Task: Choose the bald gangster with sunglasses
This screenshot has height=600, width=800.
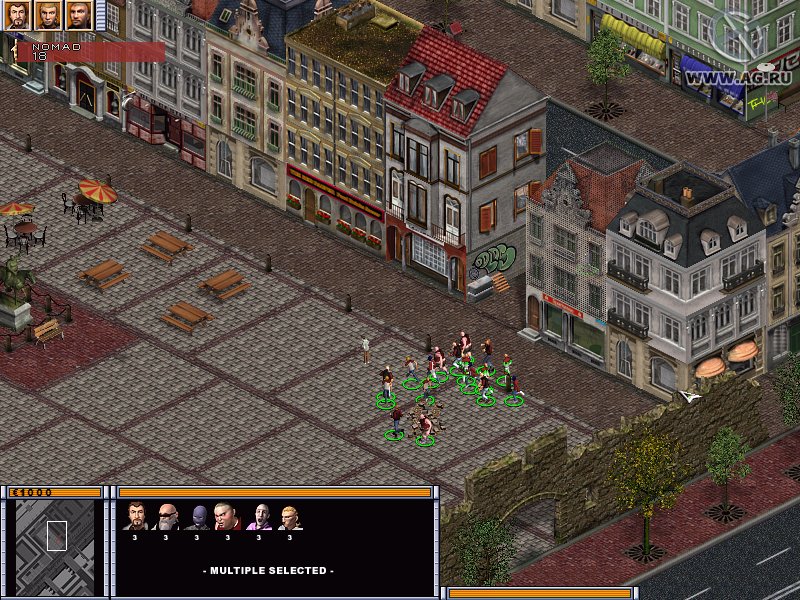Action: (x=167, y=516)
